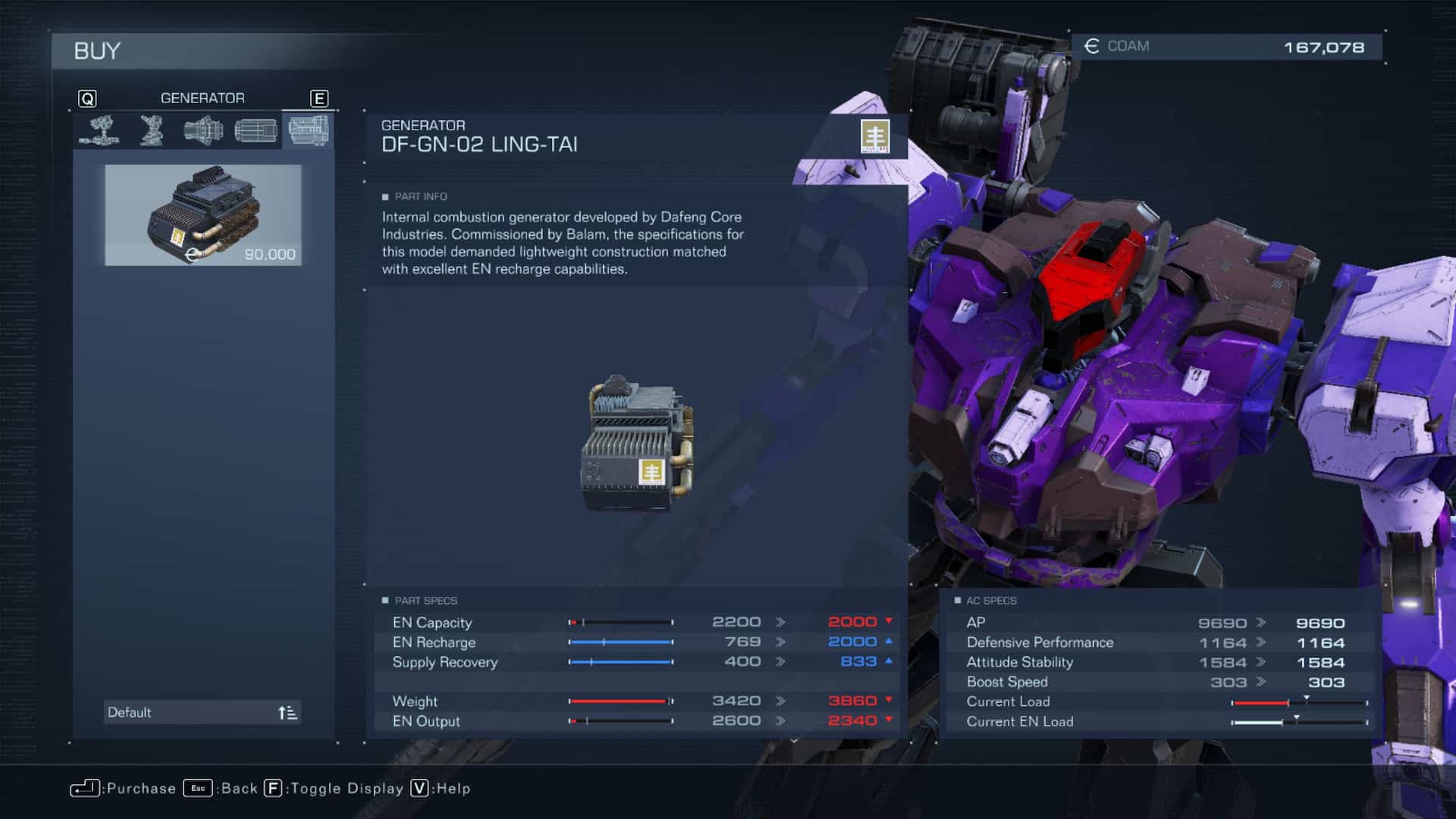Click the E next category arrow
The height and width of the screenshot is (819, 1456).
coord(319,98)
